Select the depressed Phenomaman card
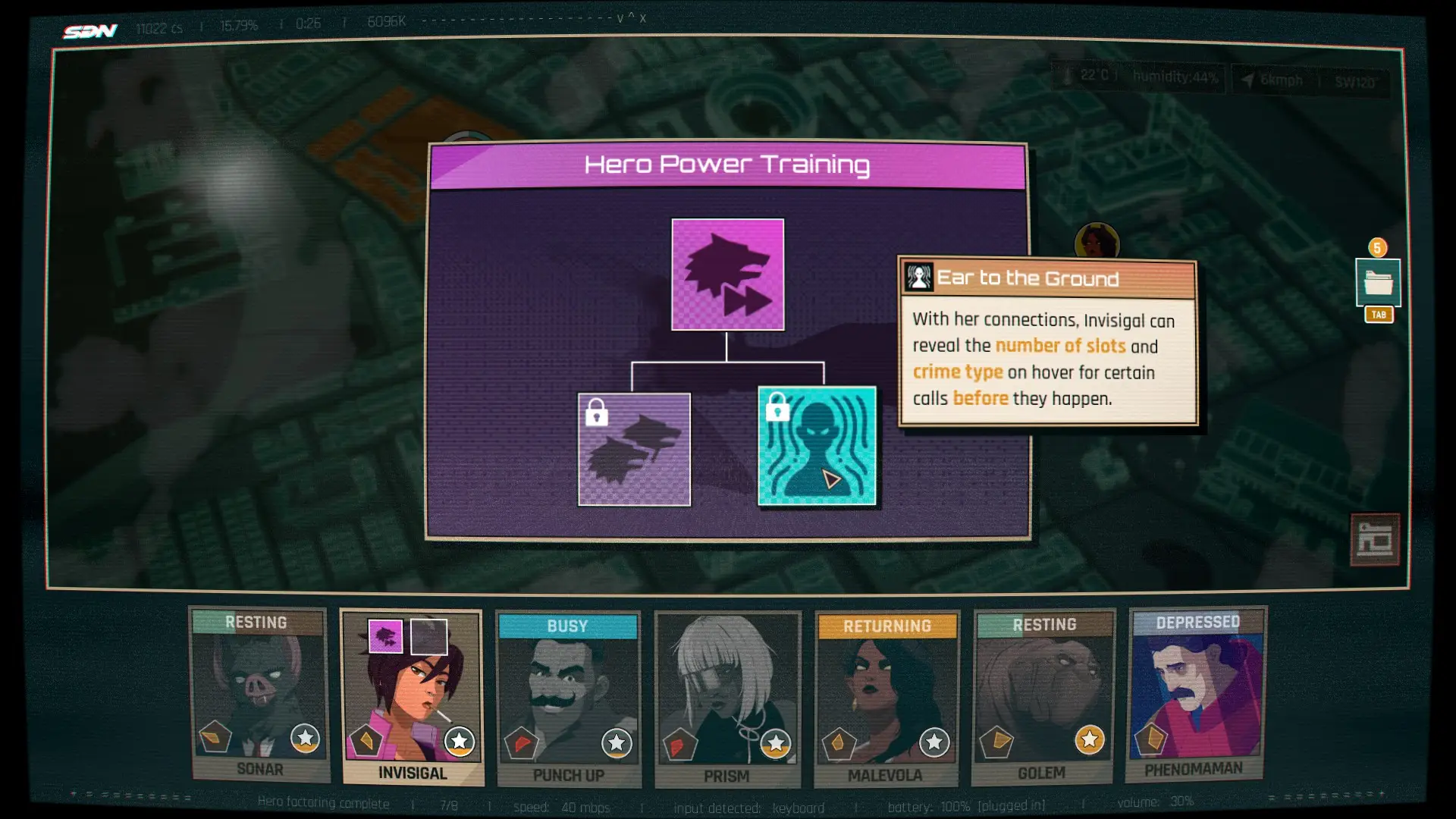This screenshot has height=819, width=1456. pos(1197,693)
